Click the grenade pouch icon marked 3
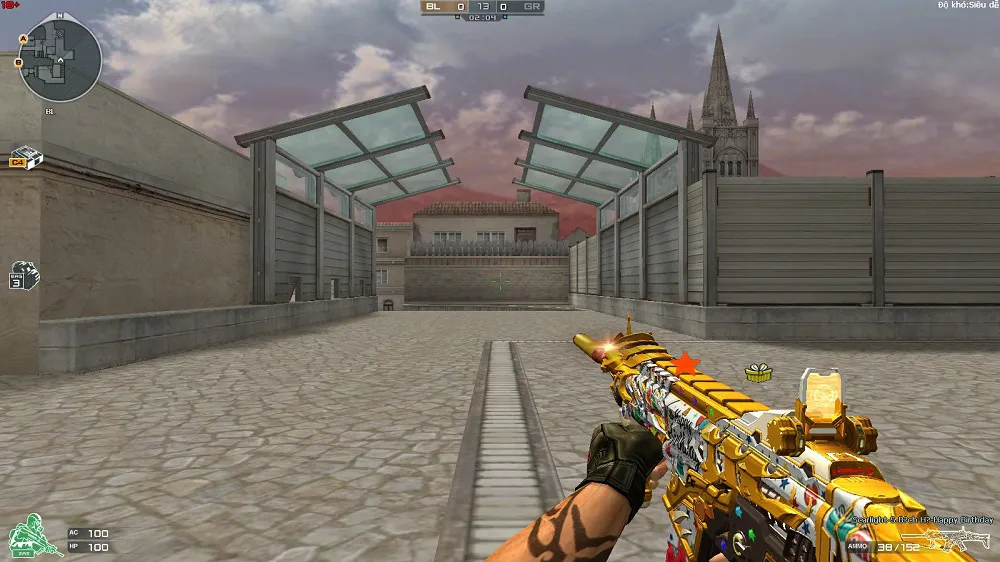1000x562 pixels. click(23, 275)
